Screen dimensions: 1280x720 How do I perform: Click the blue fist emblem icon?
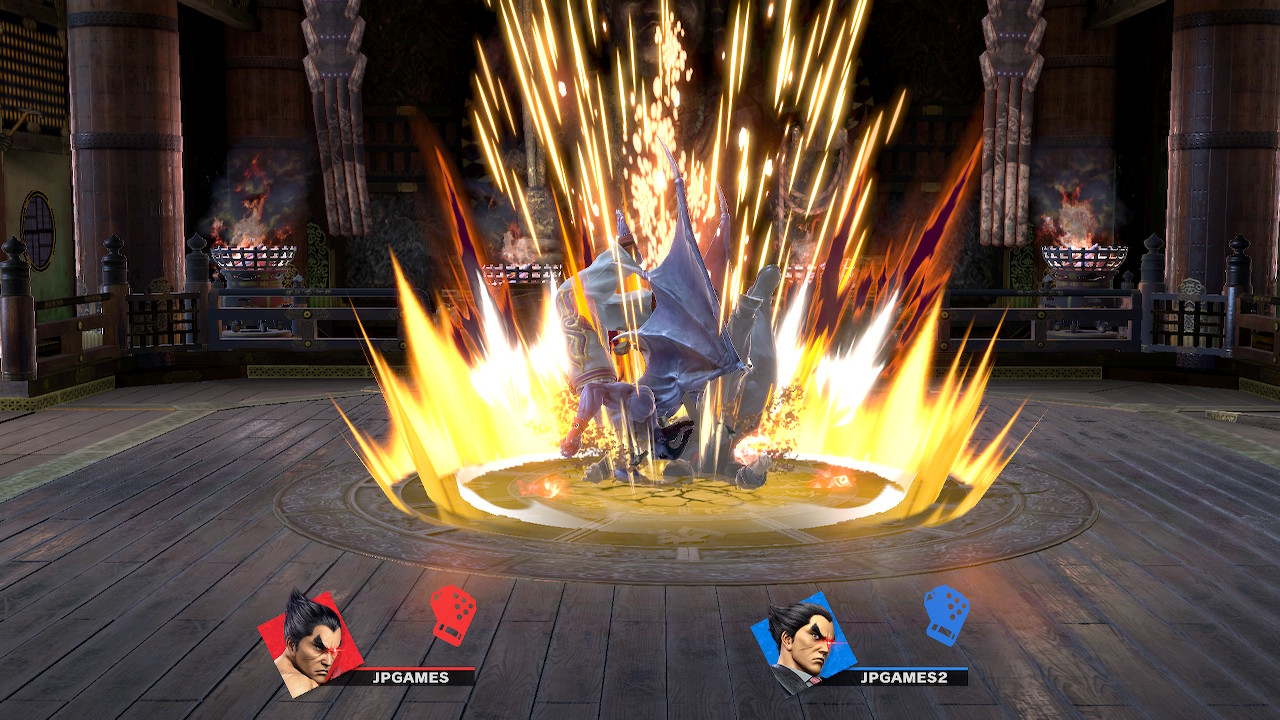pos(945,612)
